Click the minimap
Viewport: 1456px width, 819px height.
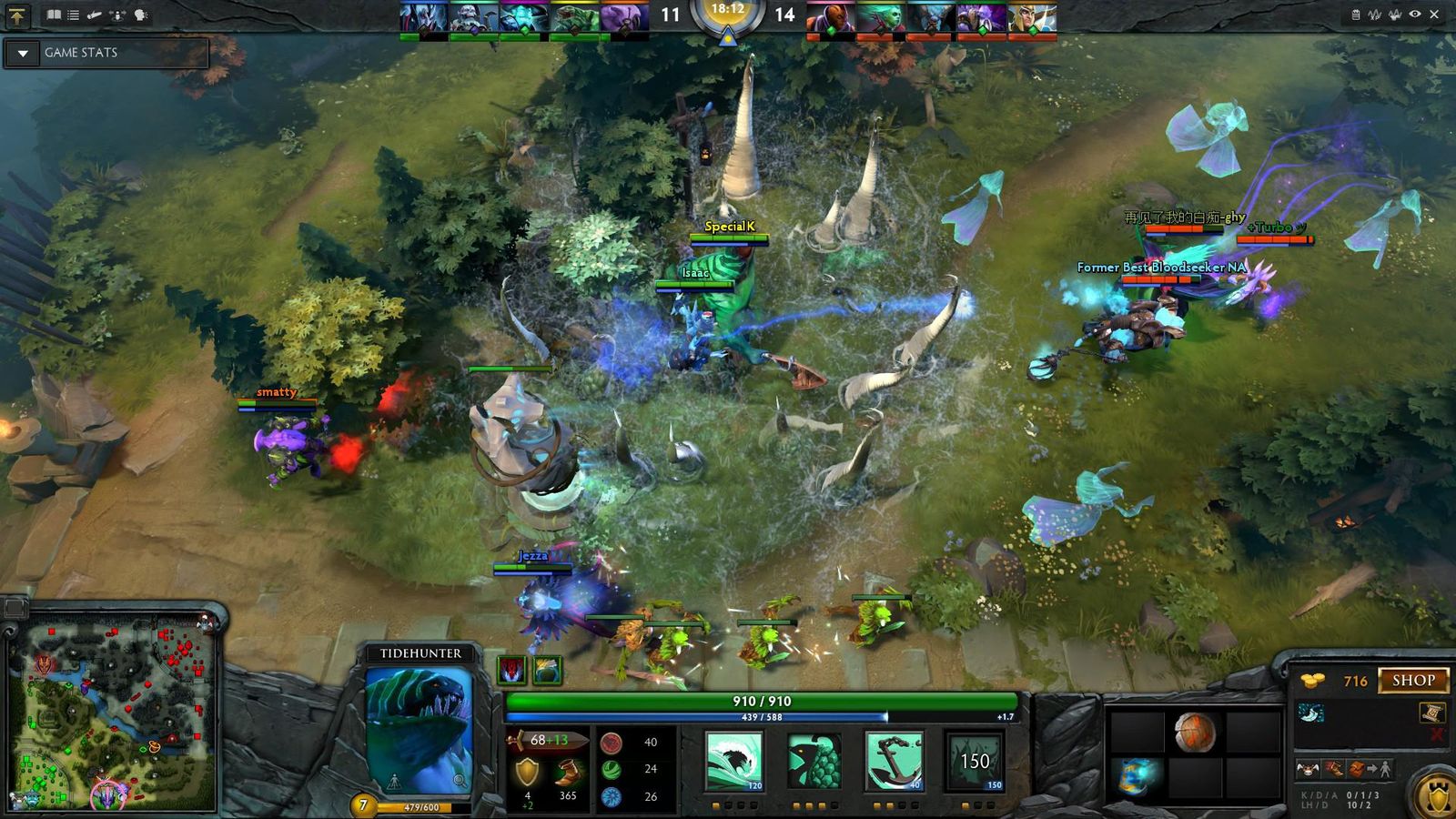pos(114,719)
